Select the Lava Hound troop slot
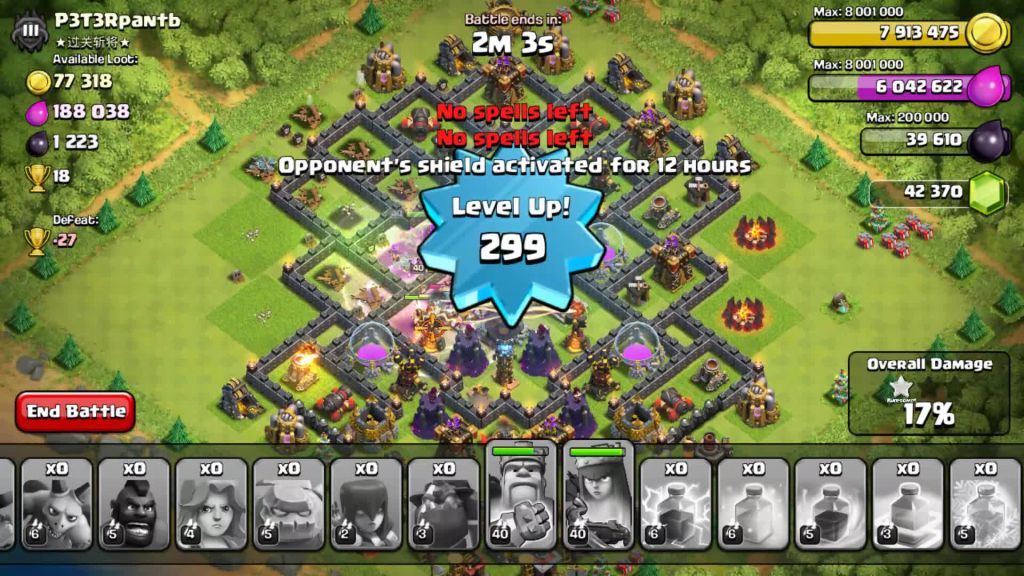1024x576 pixels. tap(443, 504)
